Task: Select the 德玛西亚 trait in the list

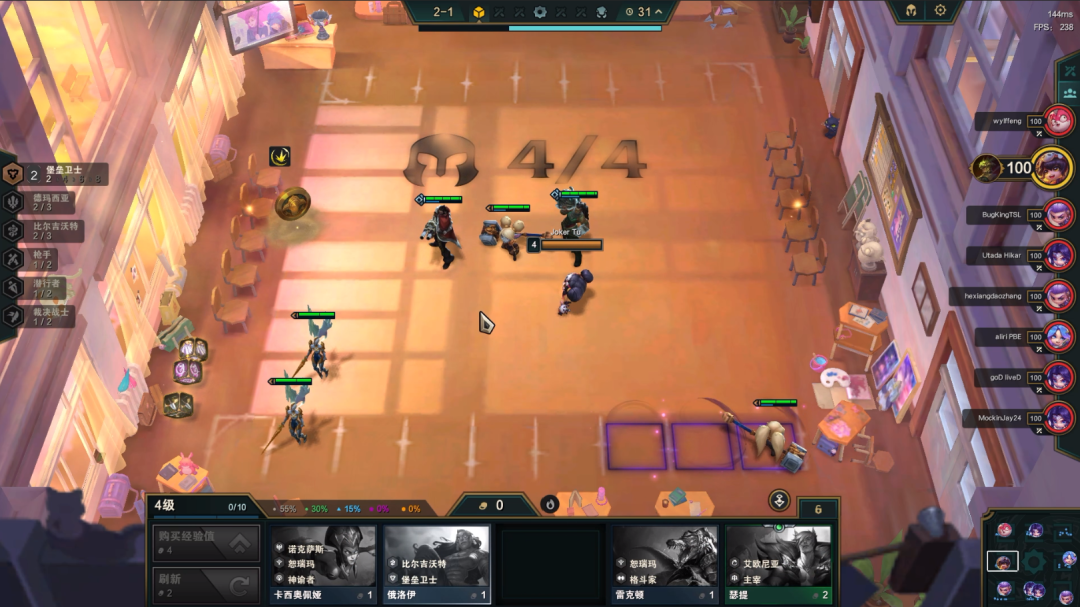Action: 45,202
